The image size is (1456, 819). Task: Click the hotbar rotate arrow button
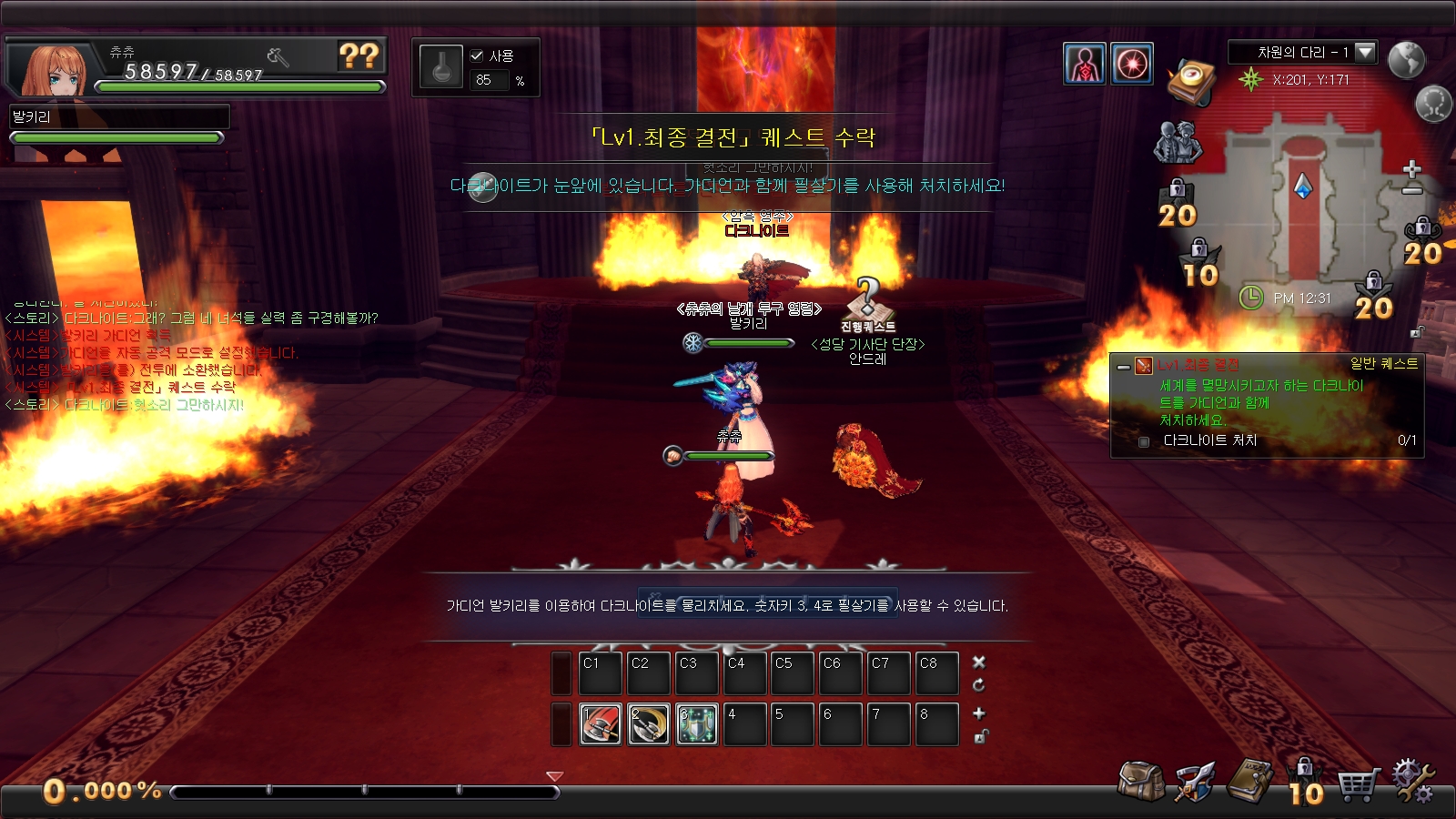pyautogui.click(x=979, y=684)
